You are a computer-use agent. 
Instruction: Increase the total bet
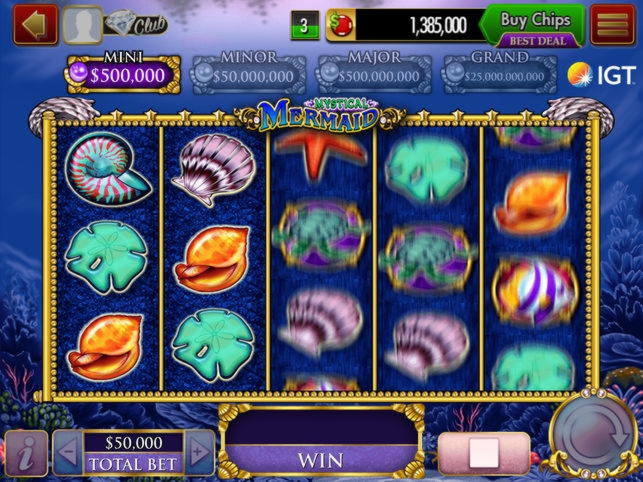[199, 453]
